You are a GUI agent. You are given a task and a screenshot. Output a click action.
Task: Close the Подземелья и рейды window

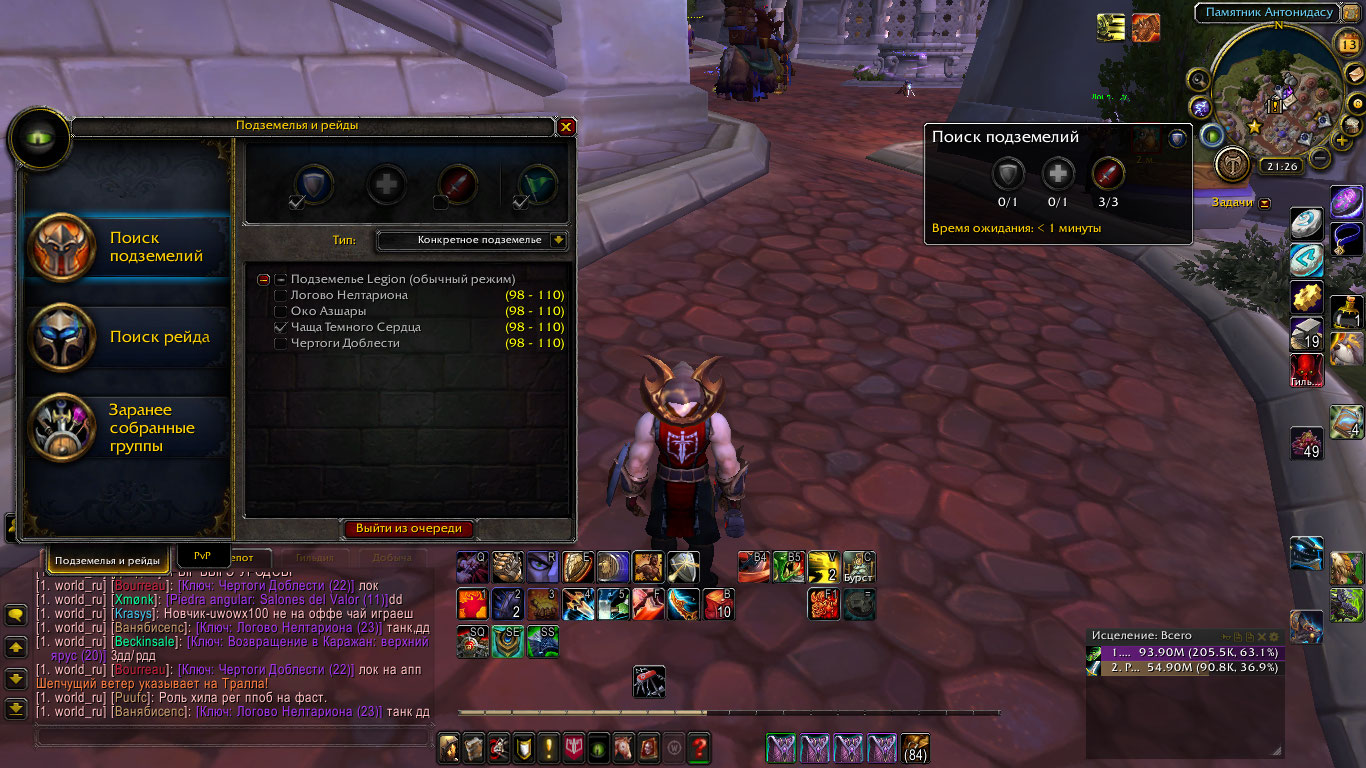tap(566, 127)
